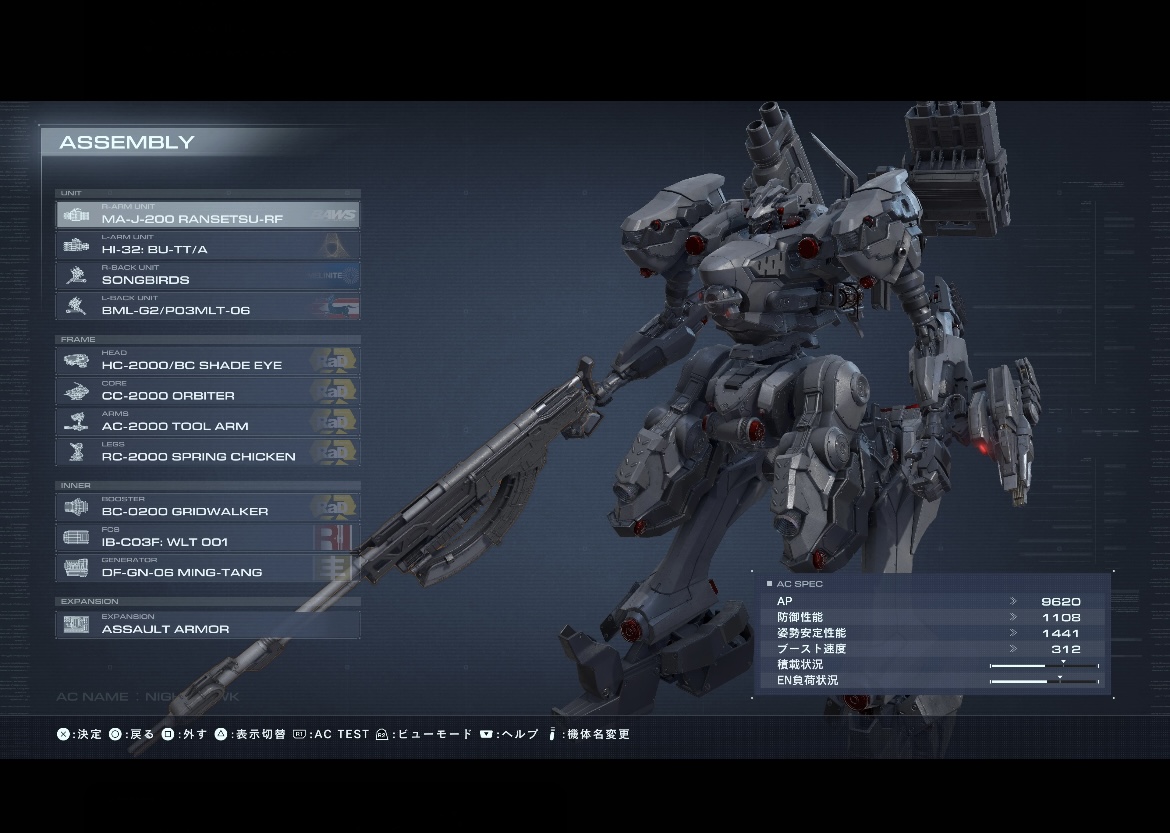Select the R-Arm Unit MA-J-200 RANSETSU-RF slot
This screenshot has width=1170, height=833.
[x=208, y=215]
